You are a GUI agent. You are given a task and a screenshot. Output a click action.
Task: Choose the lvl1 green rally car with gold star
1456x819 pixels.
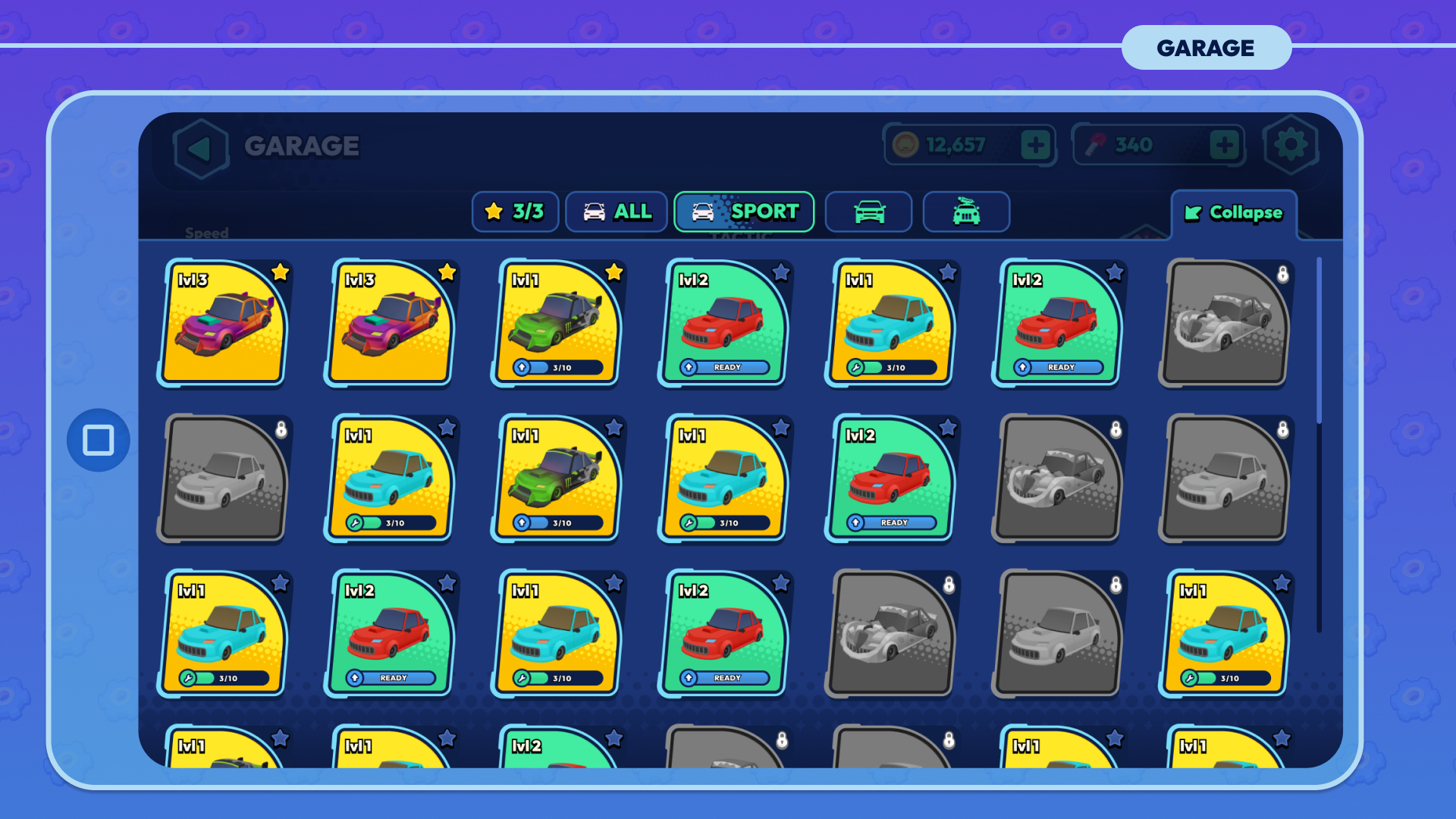[557, 323]
